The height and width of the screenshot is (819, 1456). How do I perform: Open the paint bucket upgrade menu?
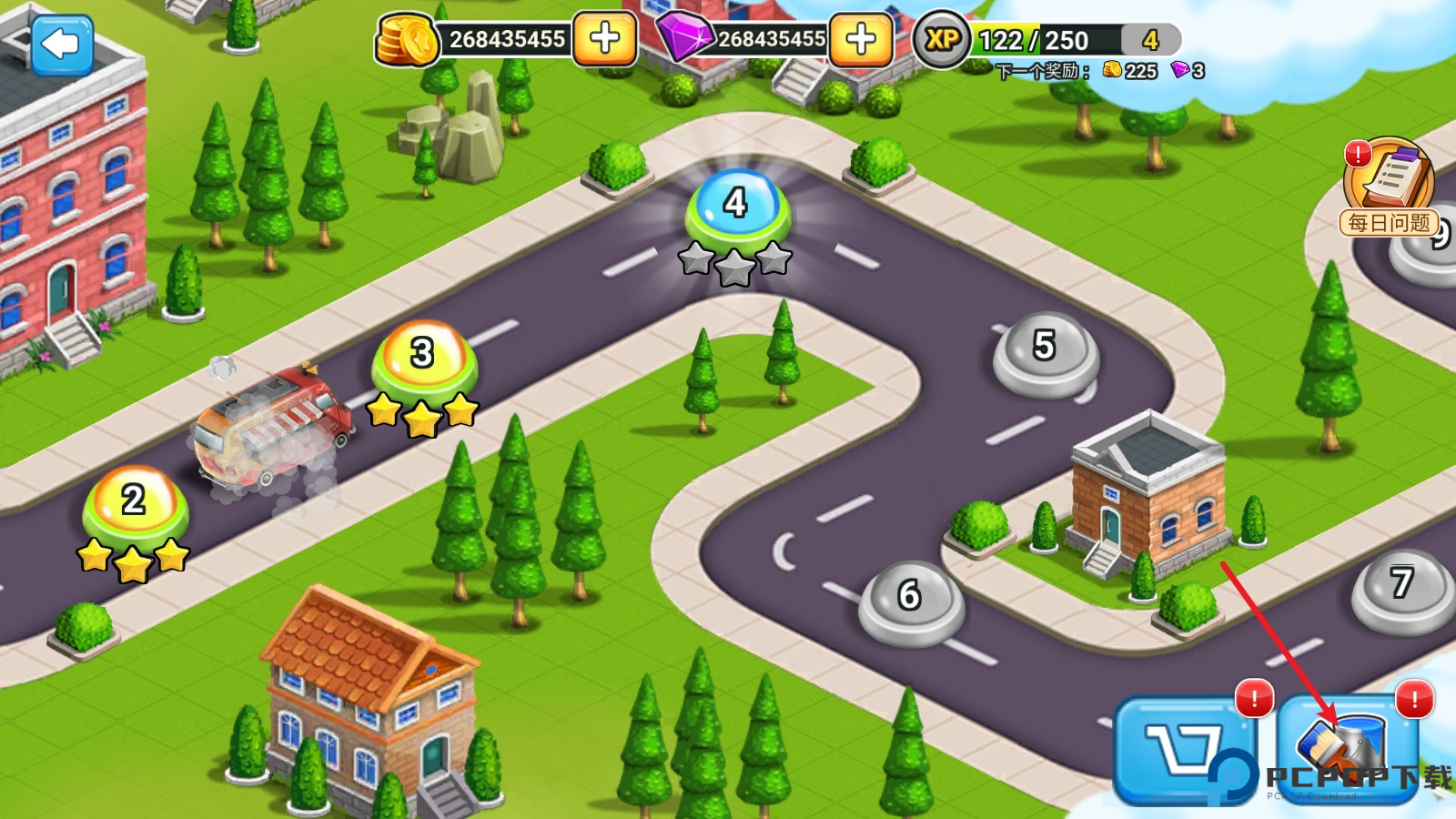pos(1349,748)
